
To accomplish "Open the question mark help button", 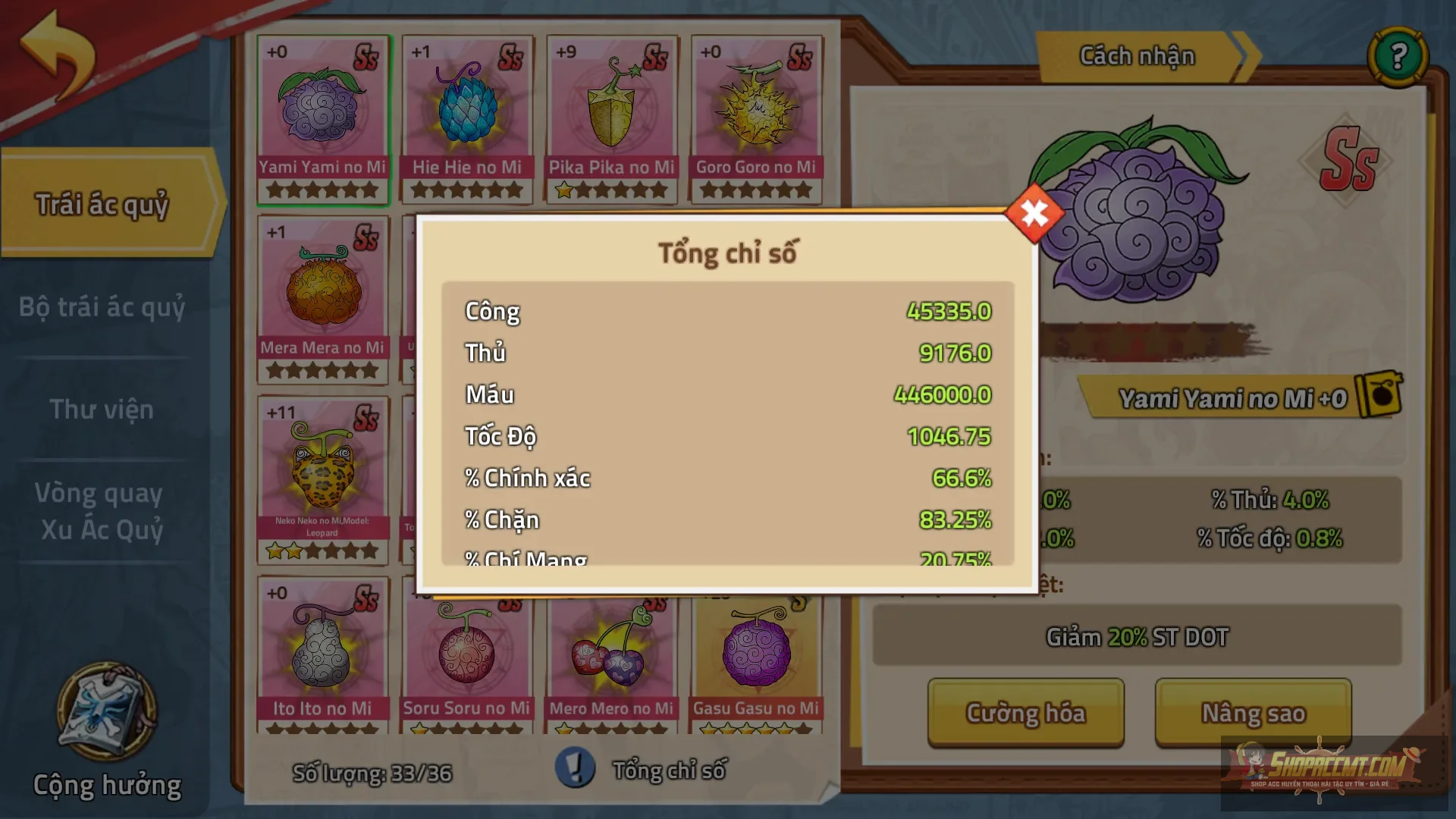I will [x=1398, y=56].
